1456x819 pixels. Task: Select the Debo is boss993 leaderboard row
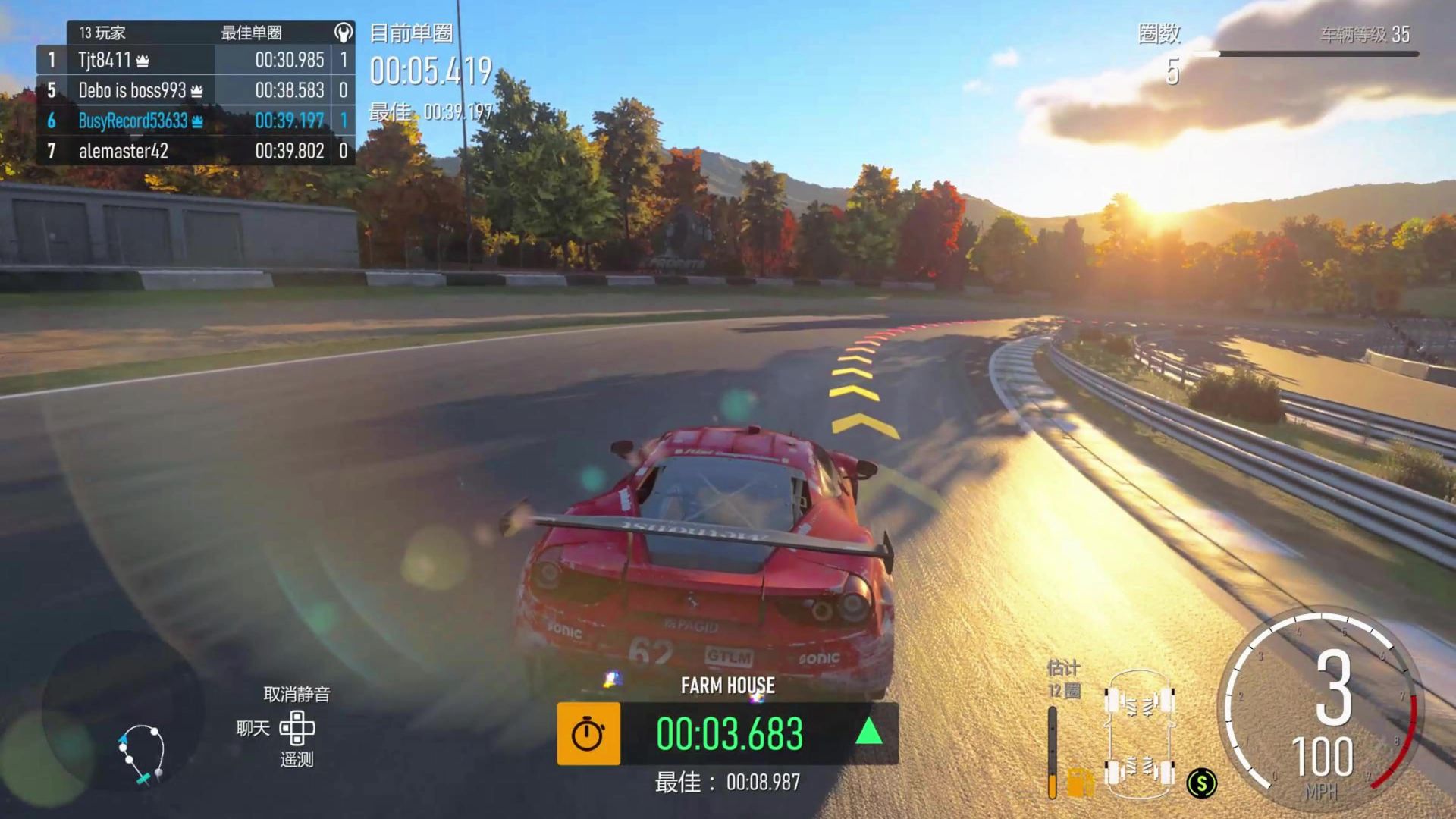(x=195, y=90)
